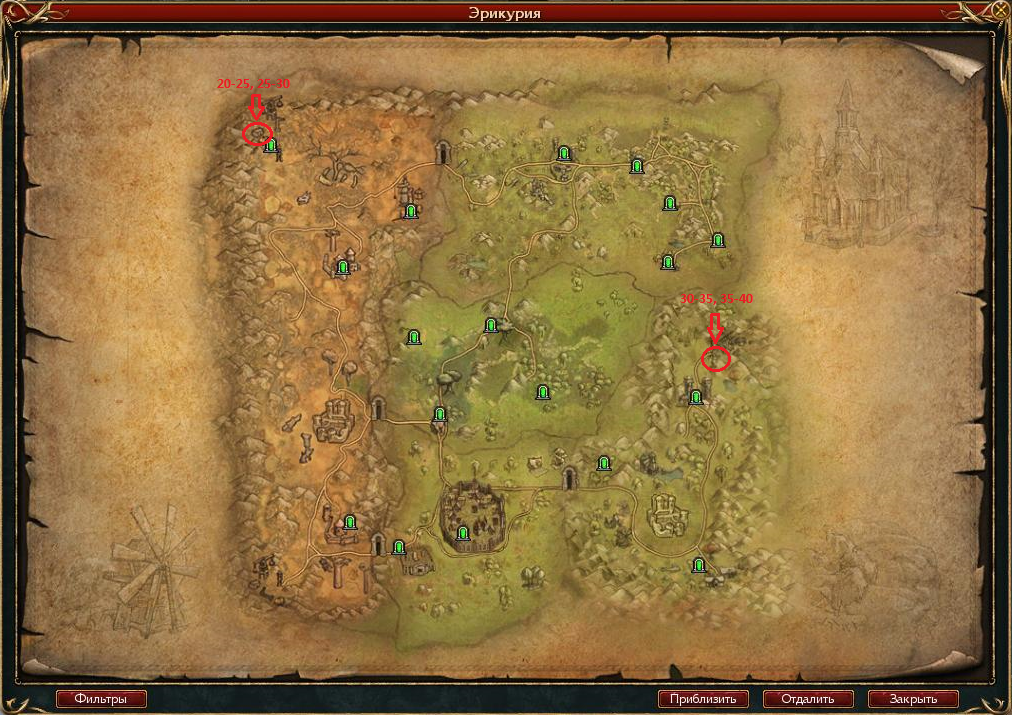Choose the green marker just below the 30-35 red circle
The width and height of the screenshot is (1012, 715).
pyautogui.click(x=696, y=397)
